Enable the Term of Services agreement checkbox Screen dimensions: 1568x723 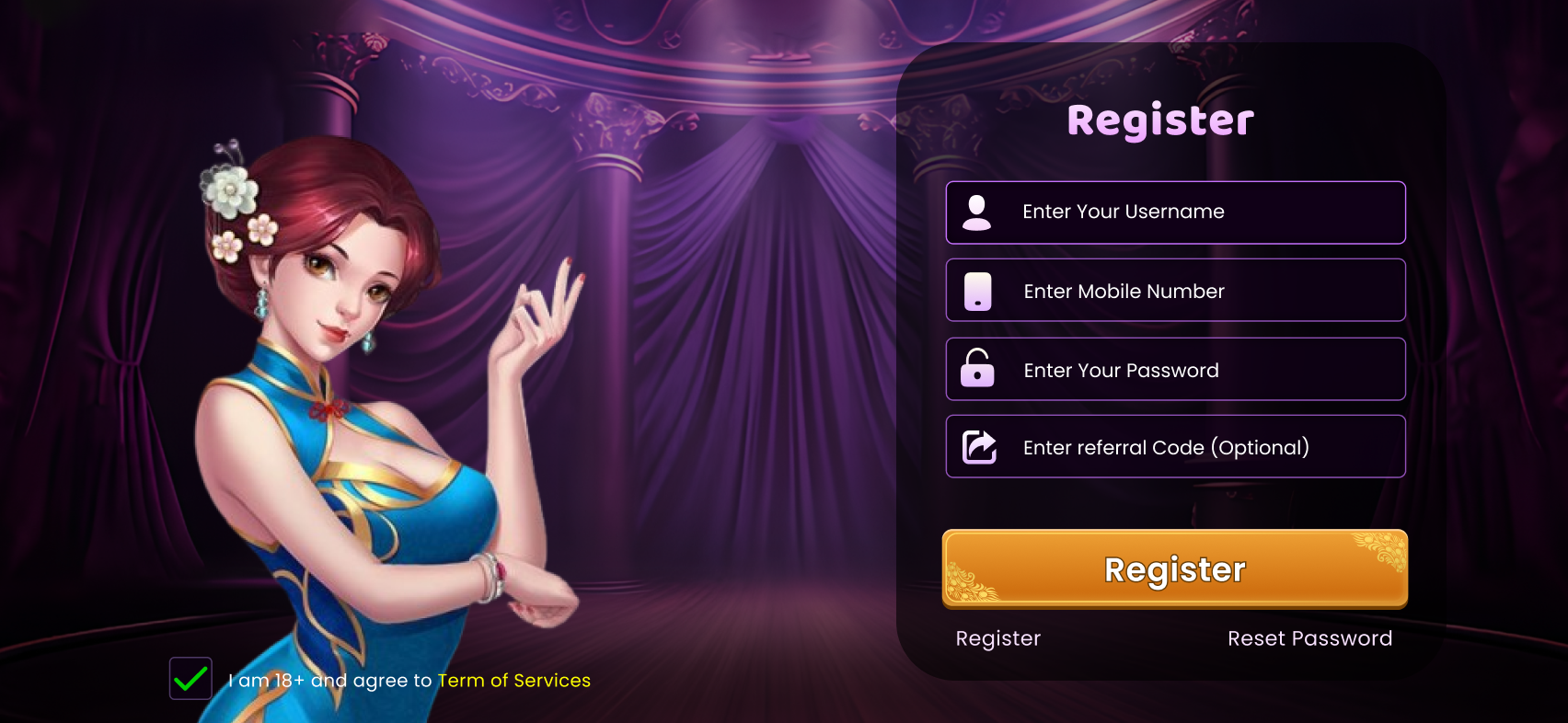coord(190,679)
